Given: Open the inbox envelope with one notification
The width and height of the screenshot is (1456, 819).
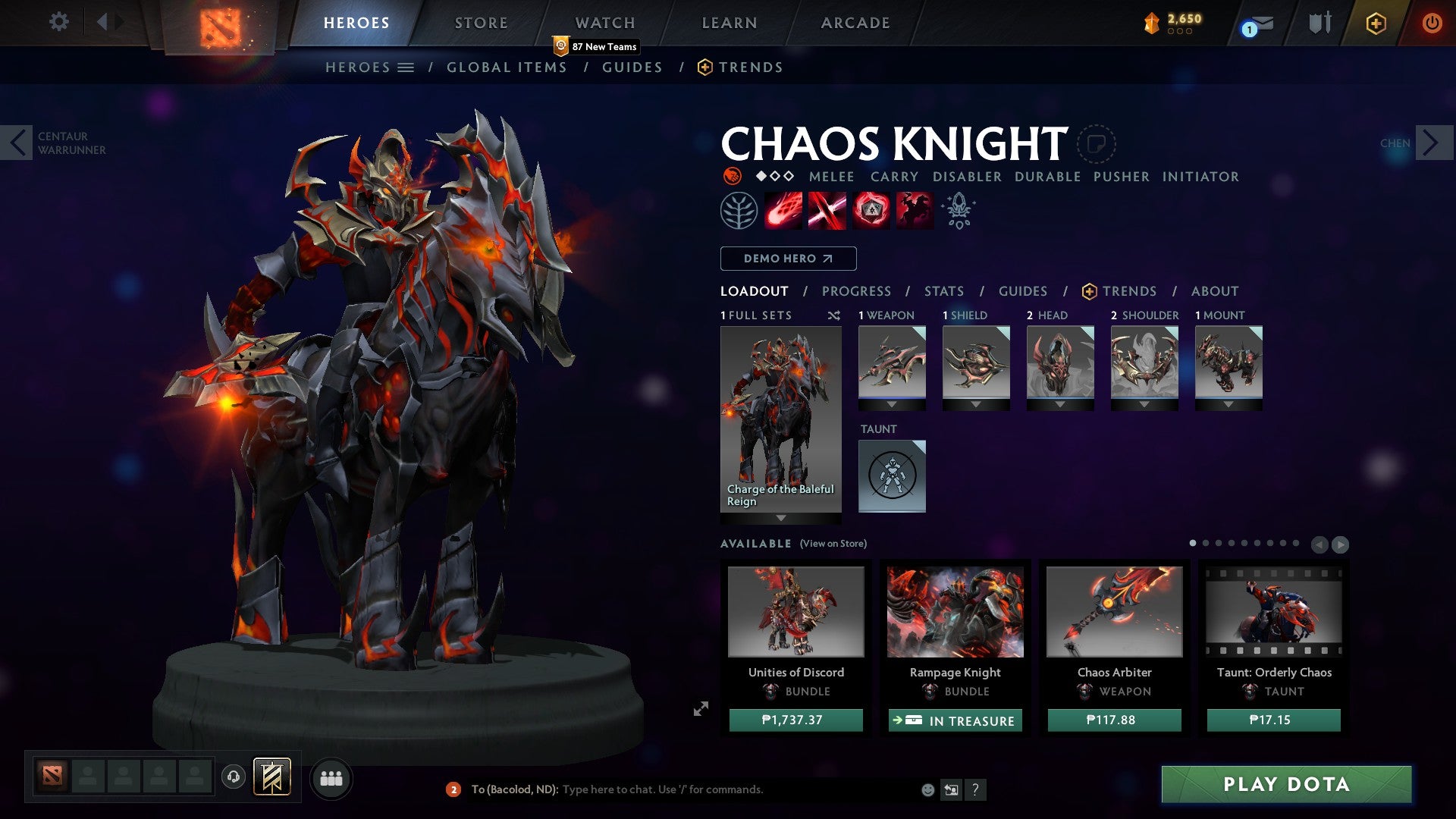Looking at the screenshot, I should (1254, 23).
